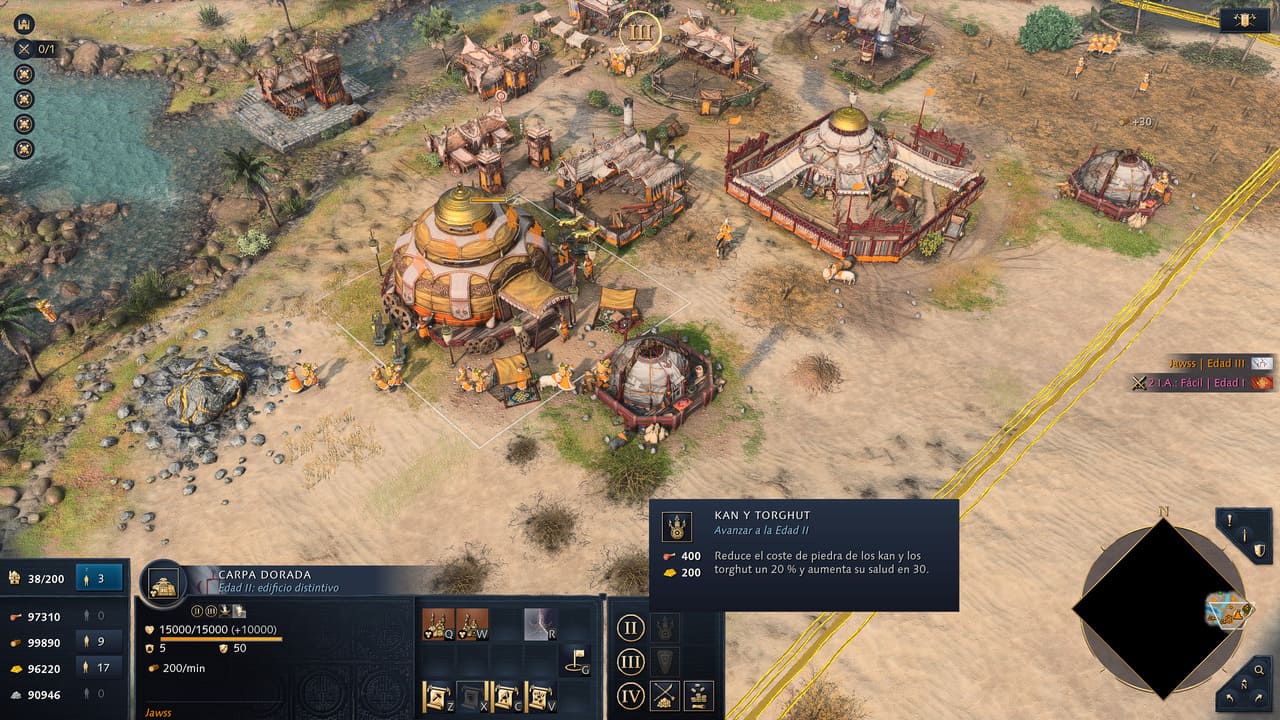Switch to the Age II technologies row
Screen dimensions: 1280x720
click(630, 628)
